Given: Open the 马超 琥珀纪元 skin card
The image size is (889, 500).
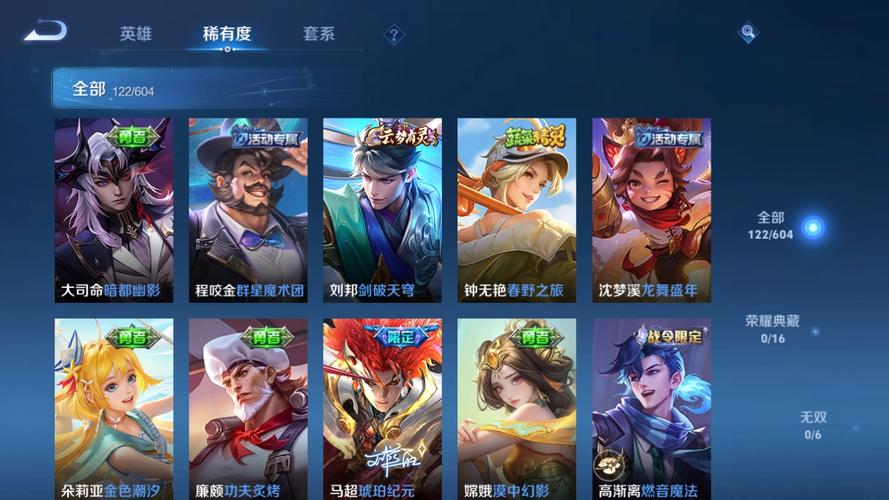Looking at the screenshot, I should 382,409.
